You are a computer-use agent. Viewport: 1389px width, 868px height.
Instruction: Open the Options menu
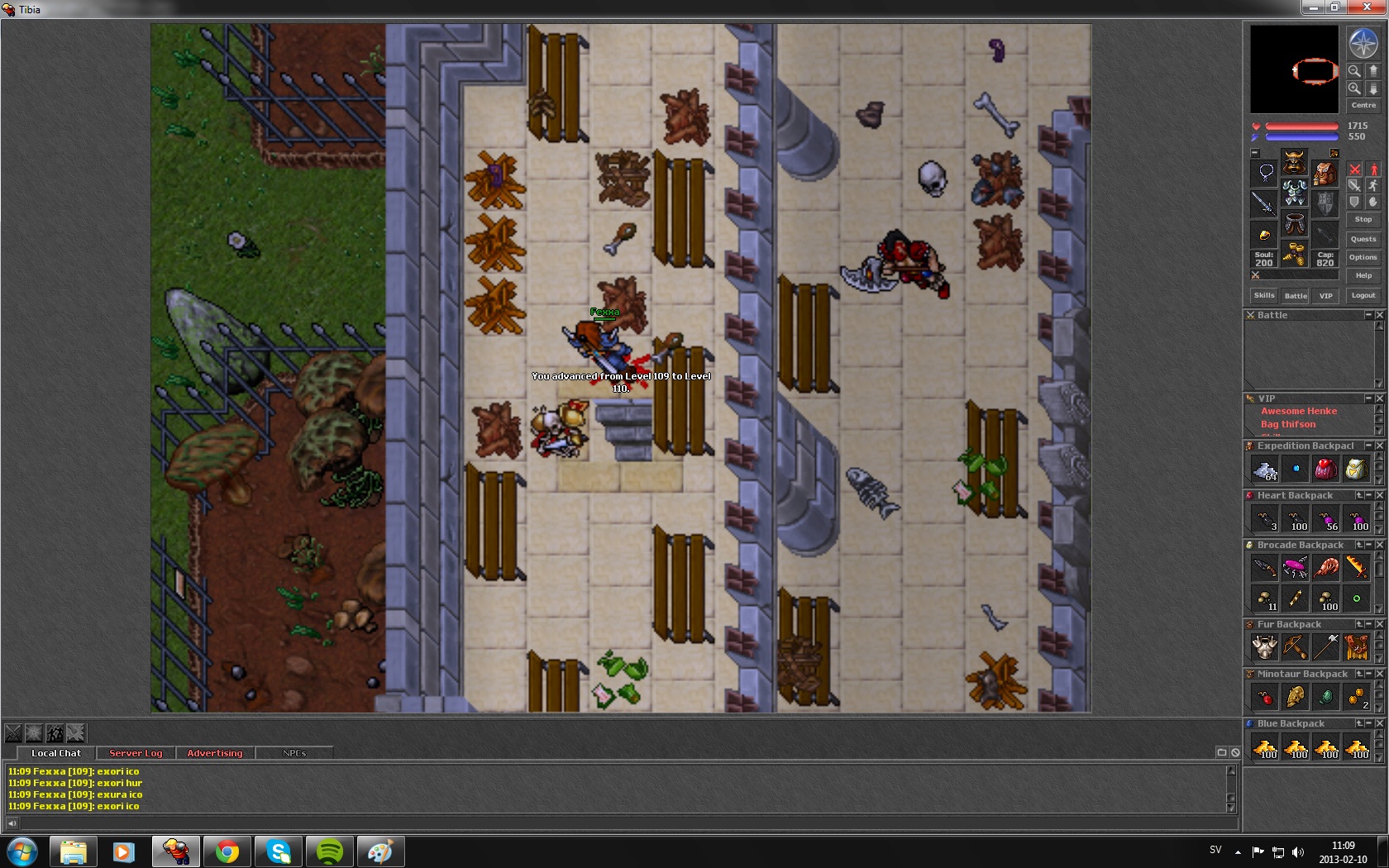click(1363, 257)
